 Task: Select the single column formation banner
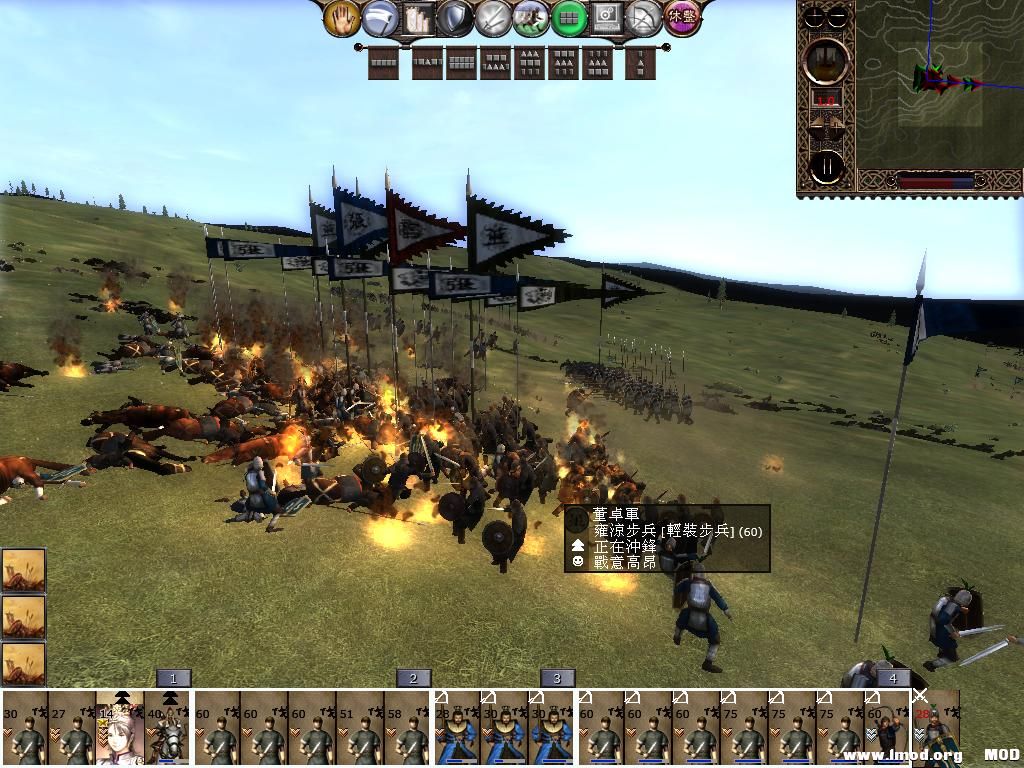(640, 63)
